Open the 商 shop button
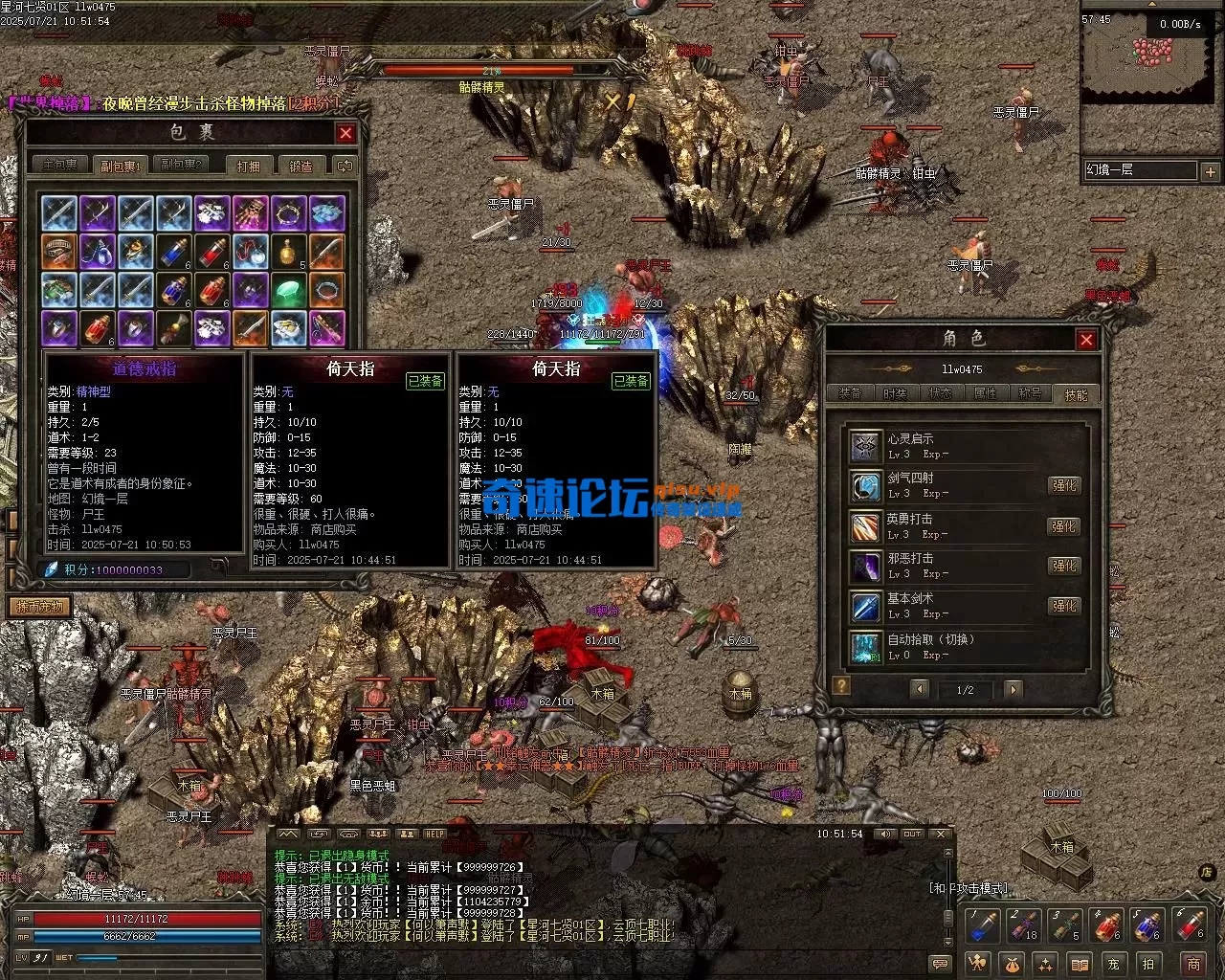Viewport: 1225px width, 980px height. (x=1192, y=964)
